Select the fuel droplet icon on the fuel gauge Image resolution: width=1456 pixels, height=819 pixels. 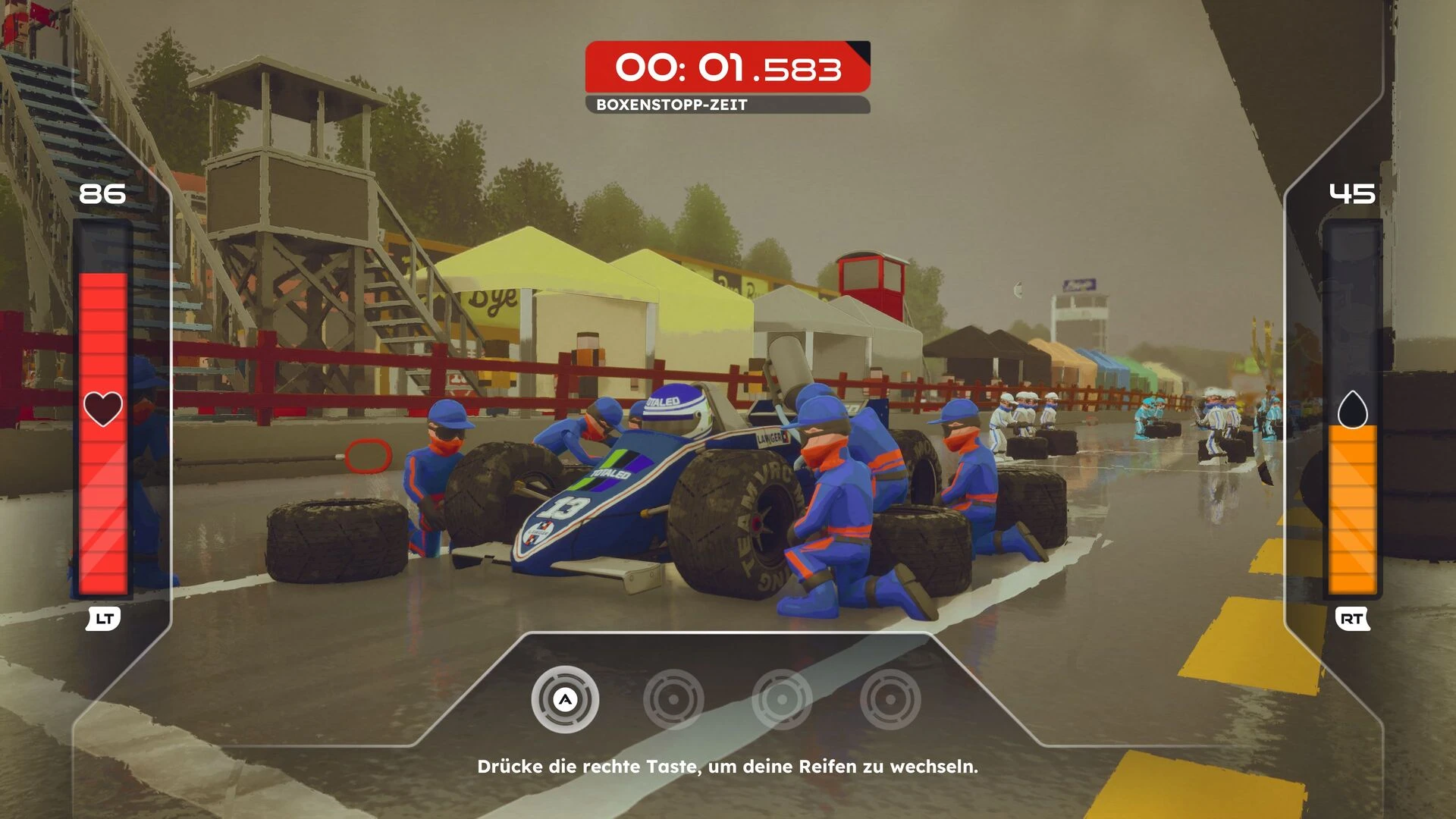[1352, 409]
